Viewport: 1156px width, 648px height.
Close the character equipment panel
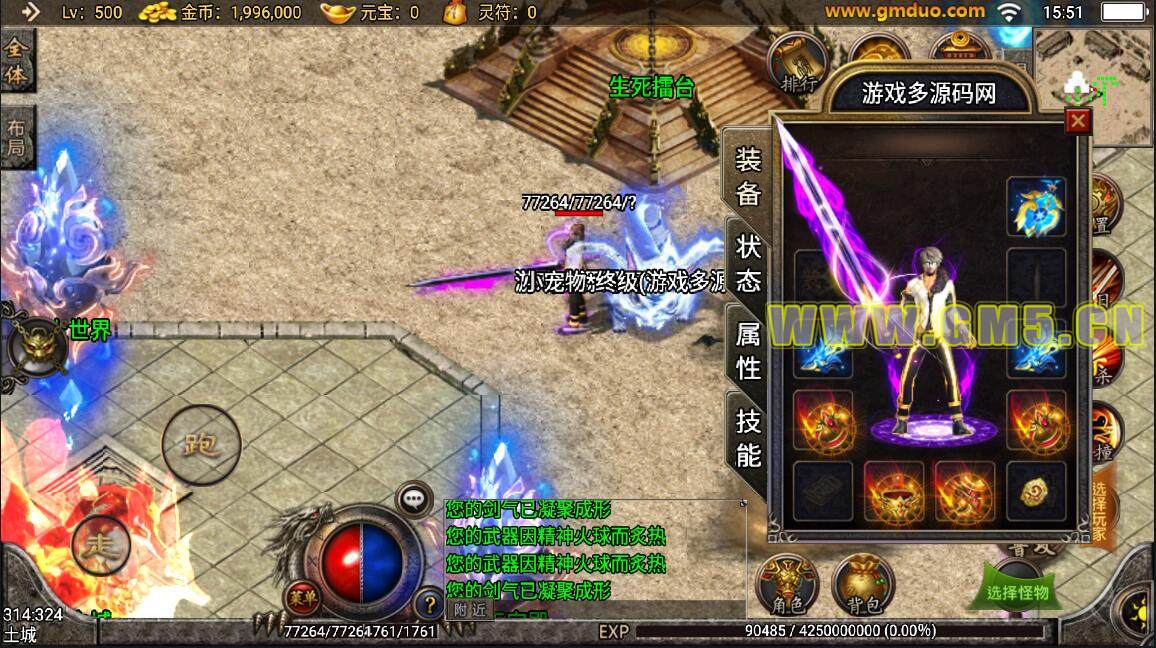tap(1077, 121)
